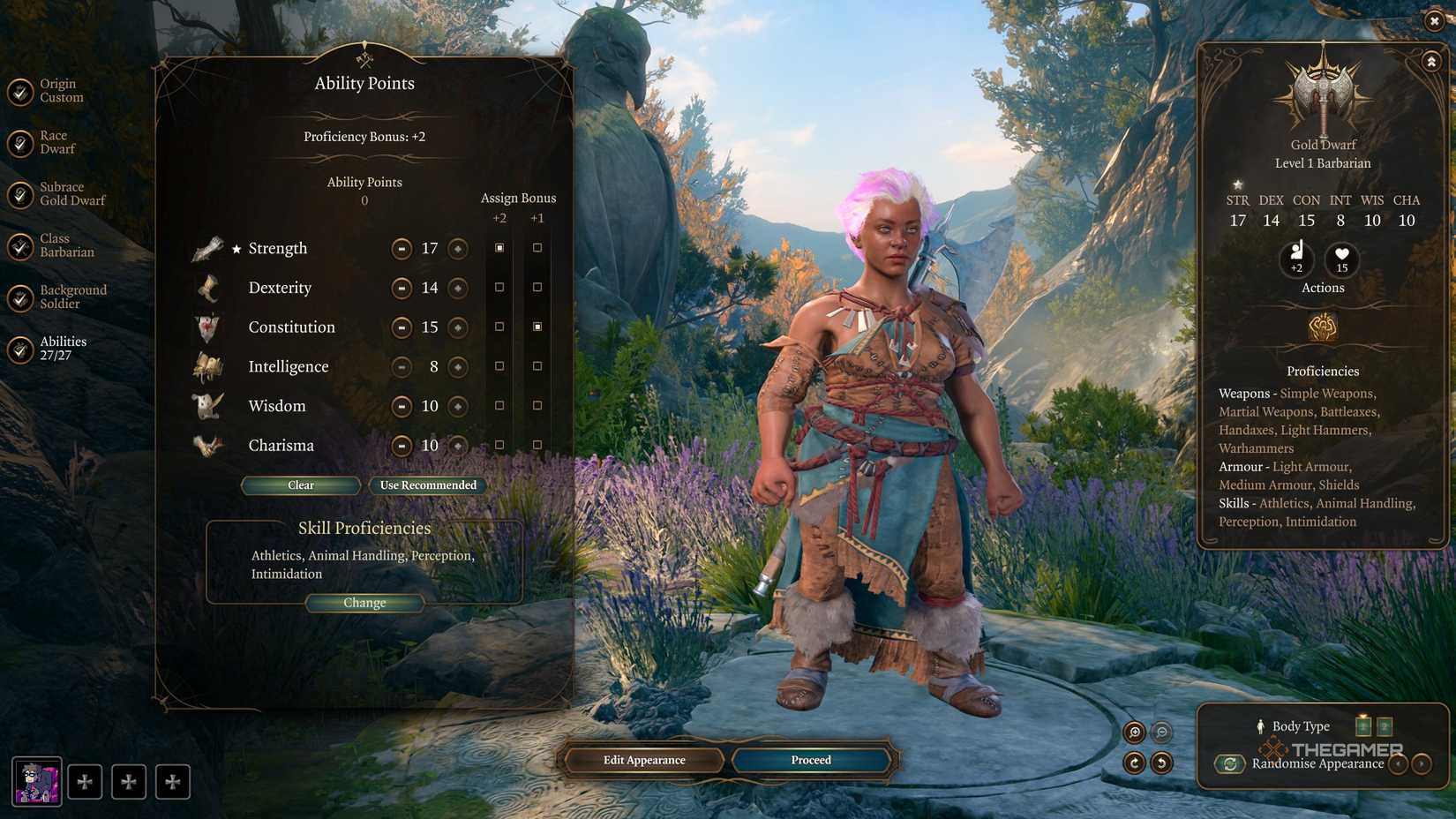Select the Strength ability icon
Image resolution: width=1456 pixels, height=819 pixels.
pyautogui.click(x=208, y=248)
